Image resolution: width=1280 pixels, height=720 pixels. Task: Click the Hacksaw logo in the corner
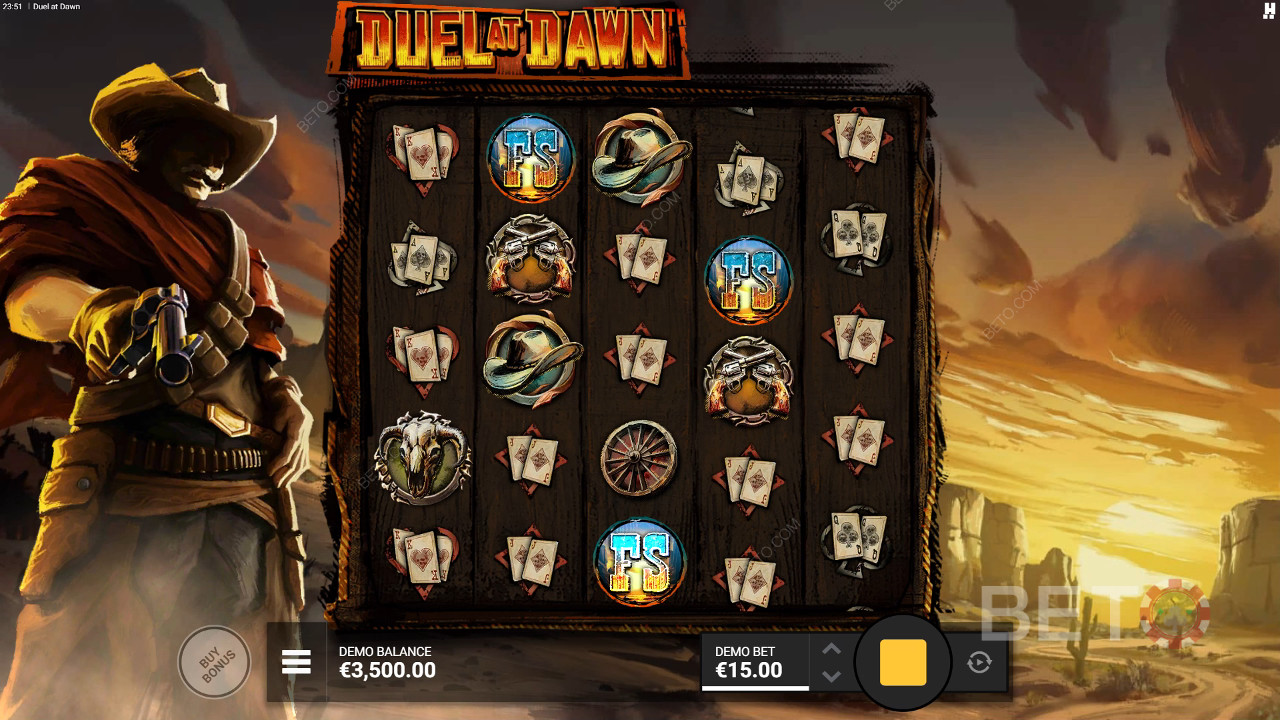[1269, 10]
